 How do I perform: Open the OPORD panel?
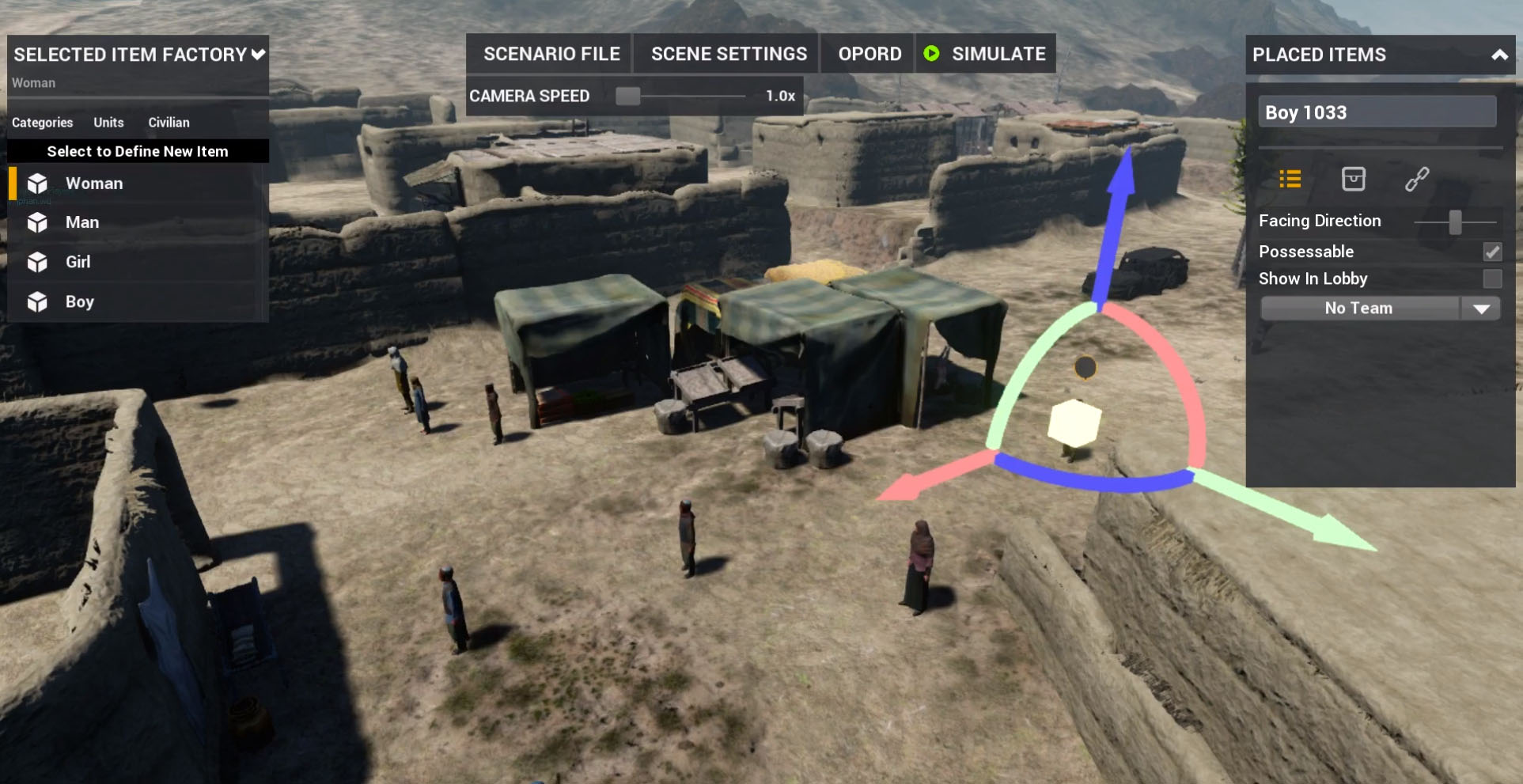(x=869, y=54)
